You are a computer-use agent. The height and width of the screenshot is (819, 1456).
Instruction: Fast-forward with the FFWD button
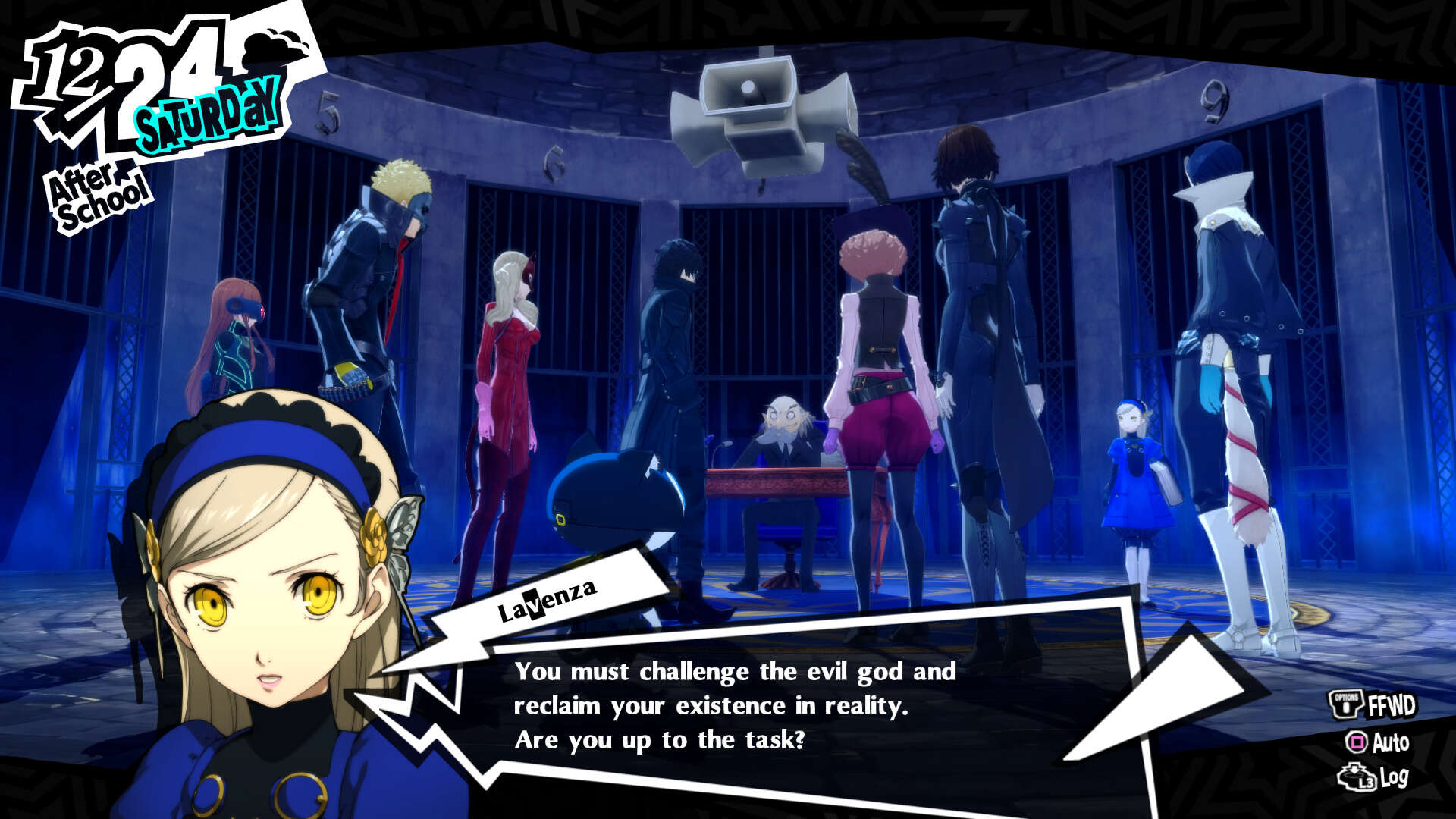tap(1373, 704)
